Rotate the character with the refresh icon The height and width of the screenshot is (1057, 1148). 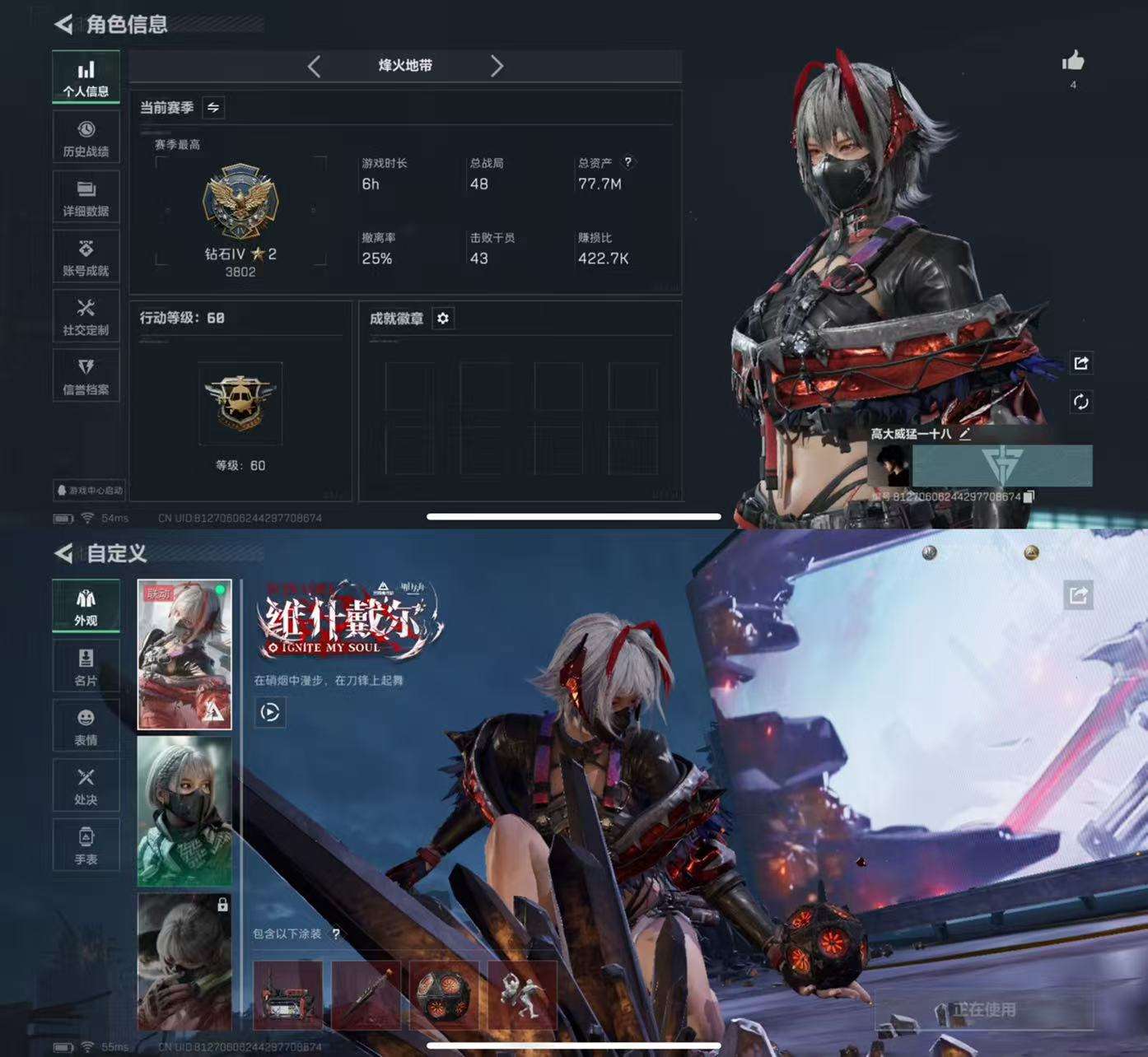pos(1081,401)
